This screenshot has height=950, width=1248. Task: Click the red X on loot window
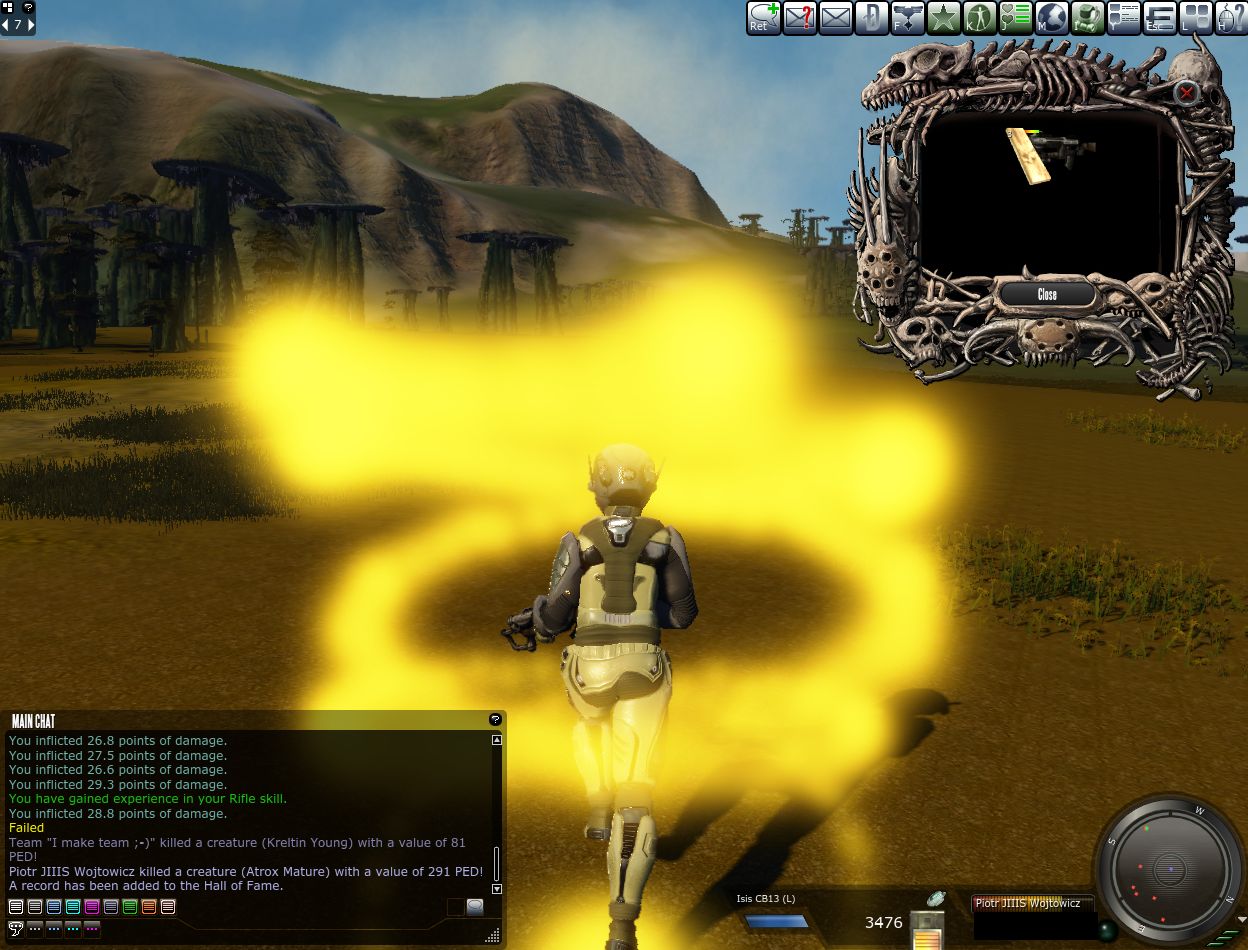[1186, 94]
